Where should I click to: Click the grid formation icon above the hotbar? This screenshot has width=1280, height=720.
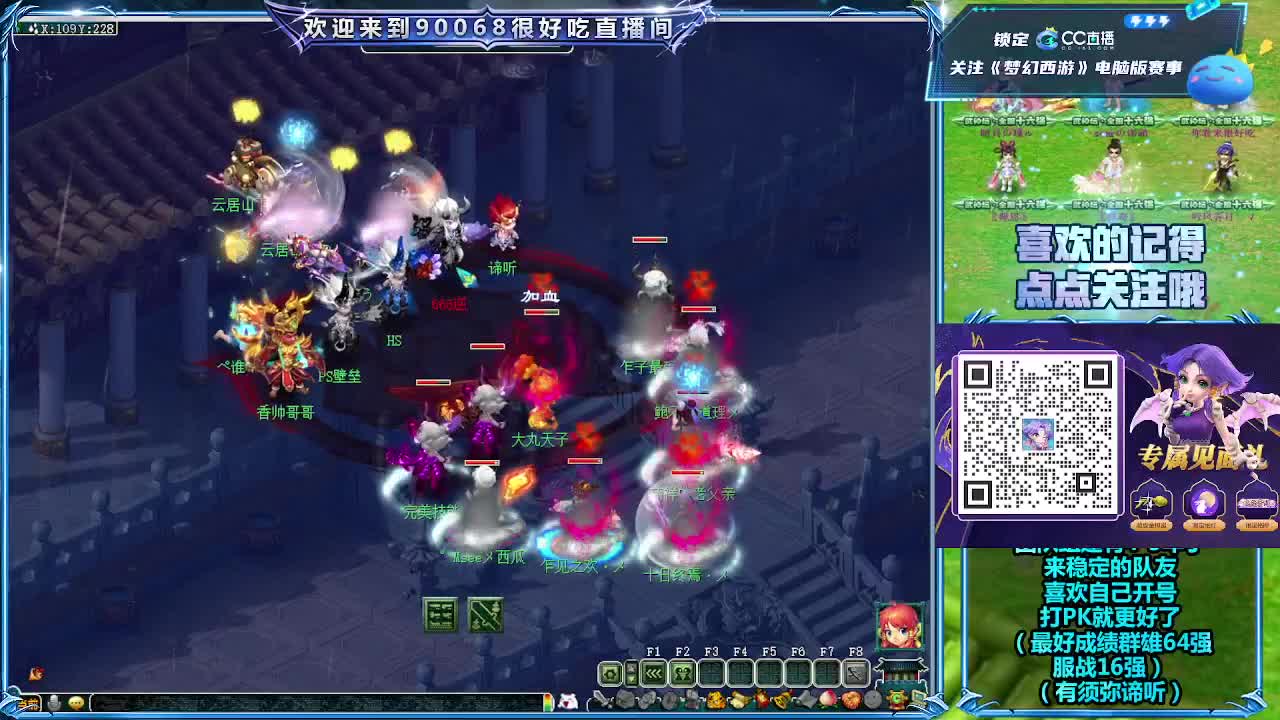click(441, 616)
